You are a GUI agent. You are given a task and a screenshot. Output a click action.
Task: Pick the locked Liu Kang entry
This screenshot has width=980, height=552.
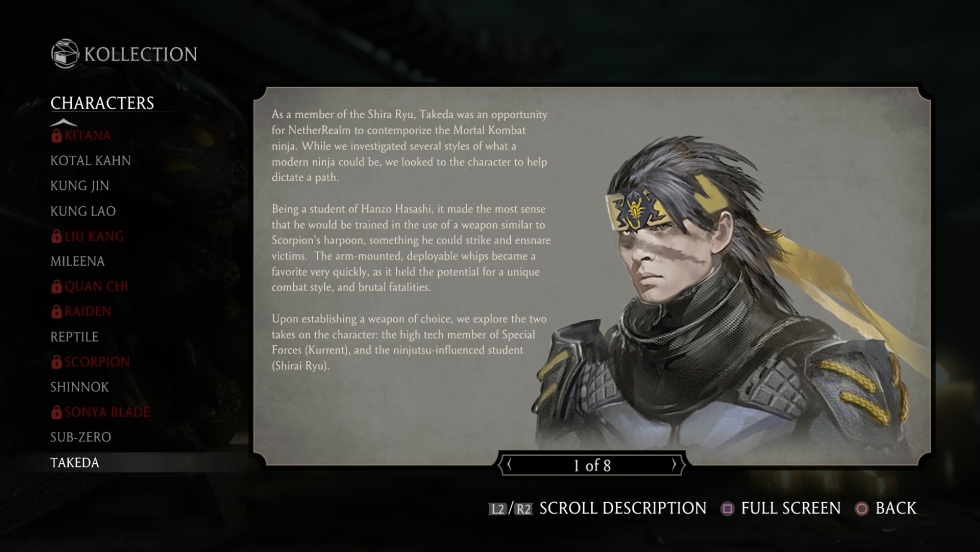(x=87, y=236)
